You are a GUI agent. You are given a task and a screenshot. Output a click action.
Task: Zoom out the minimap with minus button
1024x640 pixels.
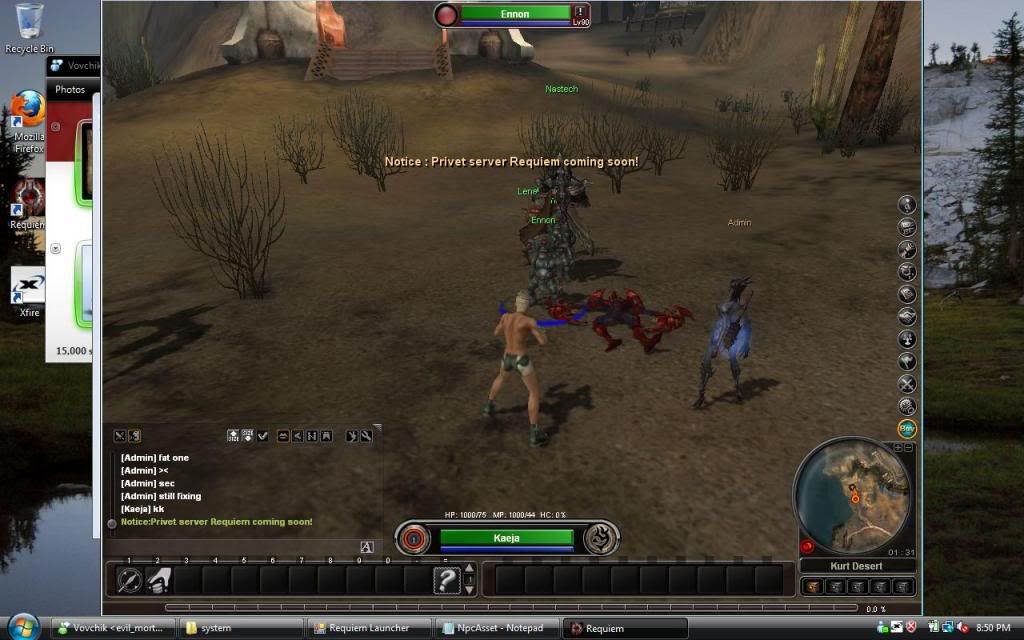pos(907,448)
